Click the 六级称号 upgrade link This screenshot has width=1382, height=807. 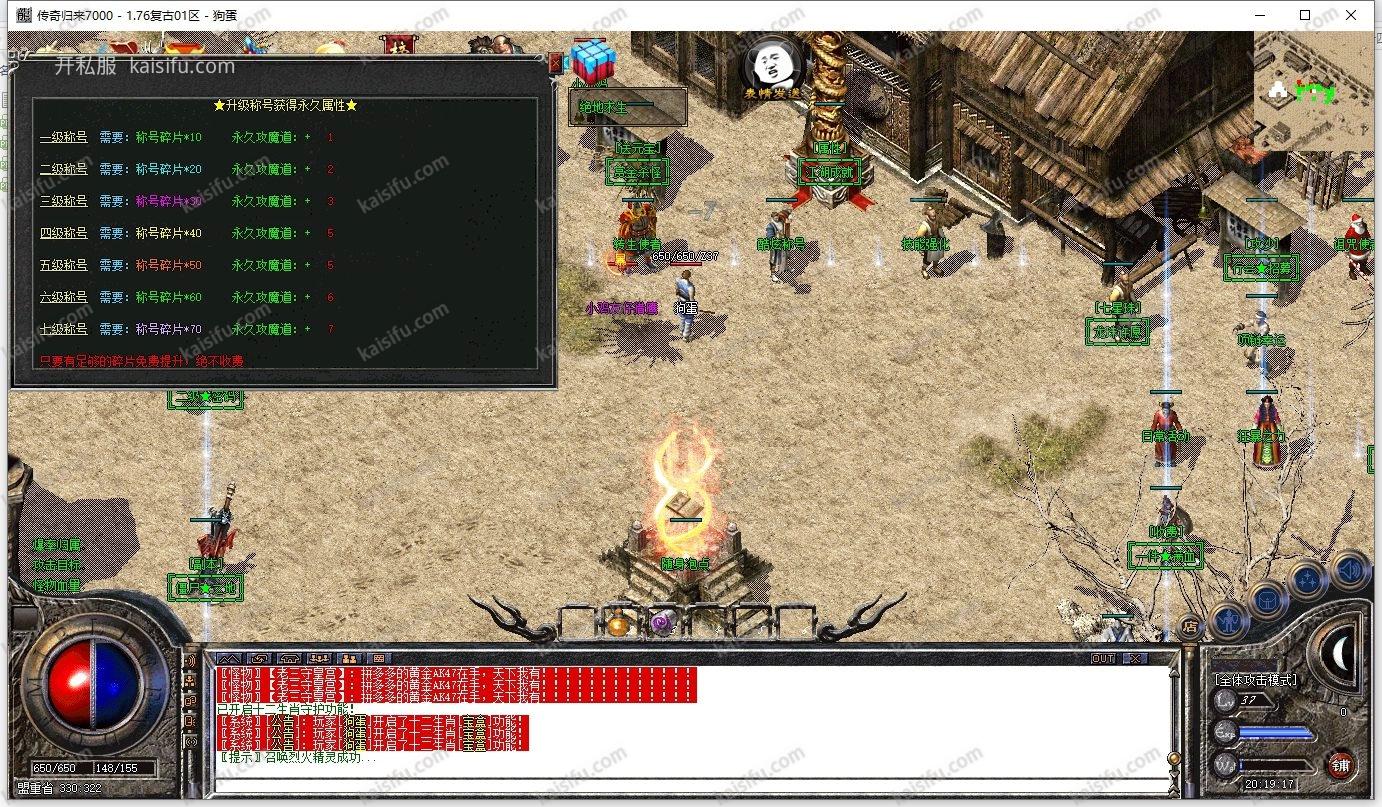coord(63,298)
